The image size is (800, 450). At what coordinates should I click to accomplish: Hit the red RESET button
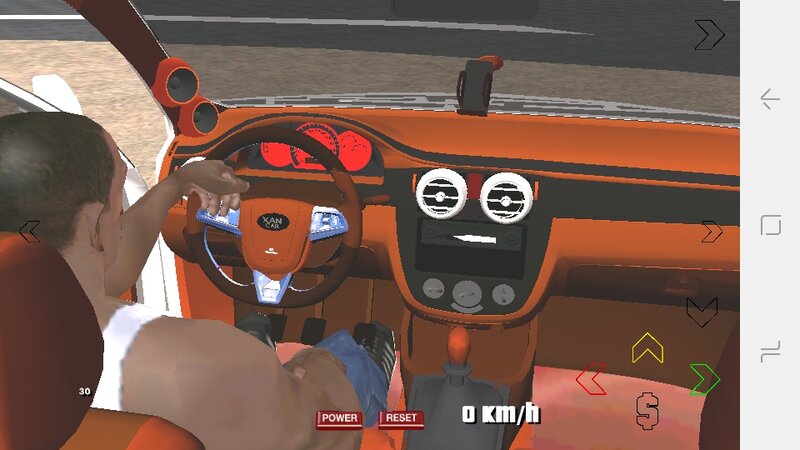point(401,418)
